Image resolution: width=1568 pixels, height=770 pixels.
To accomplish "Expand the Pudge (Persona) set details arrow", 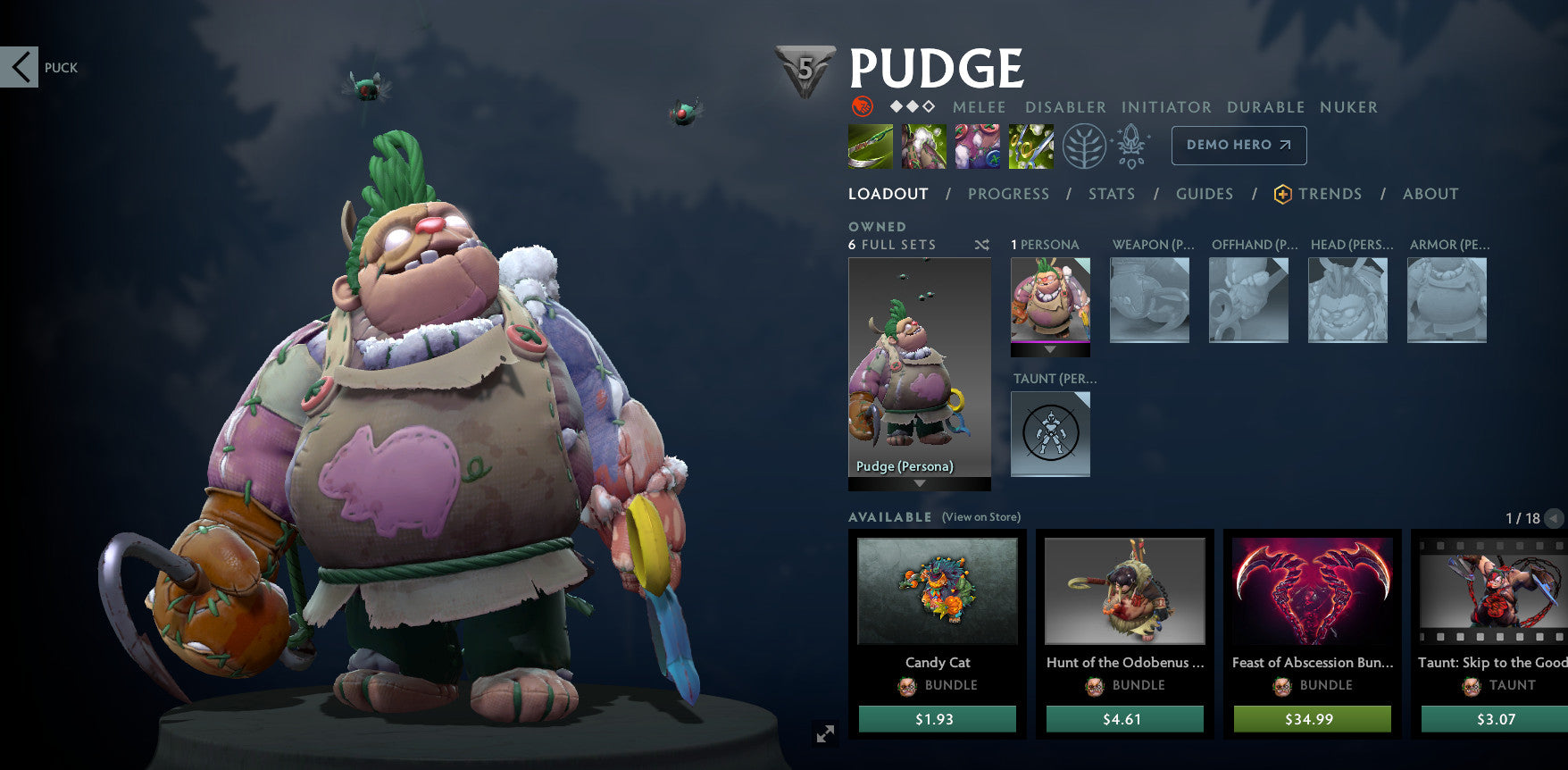I will pyautogui.click(x=918, y=484).
